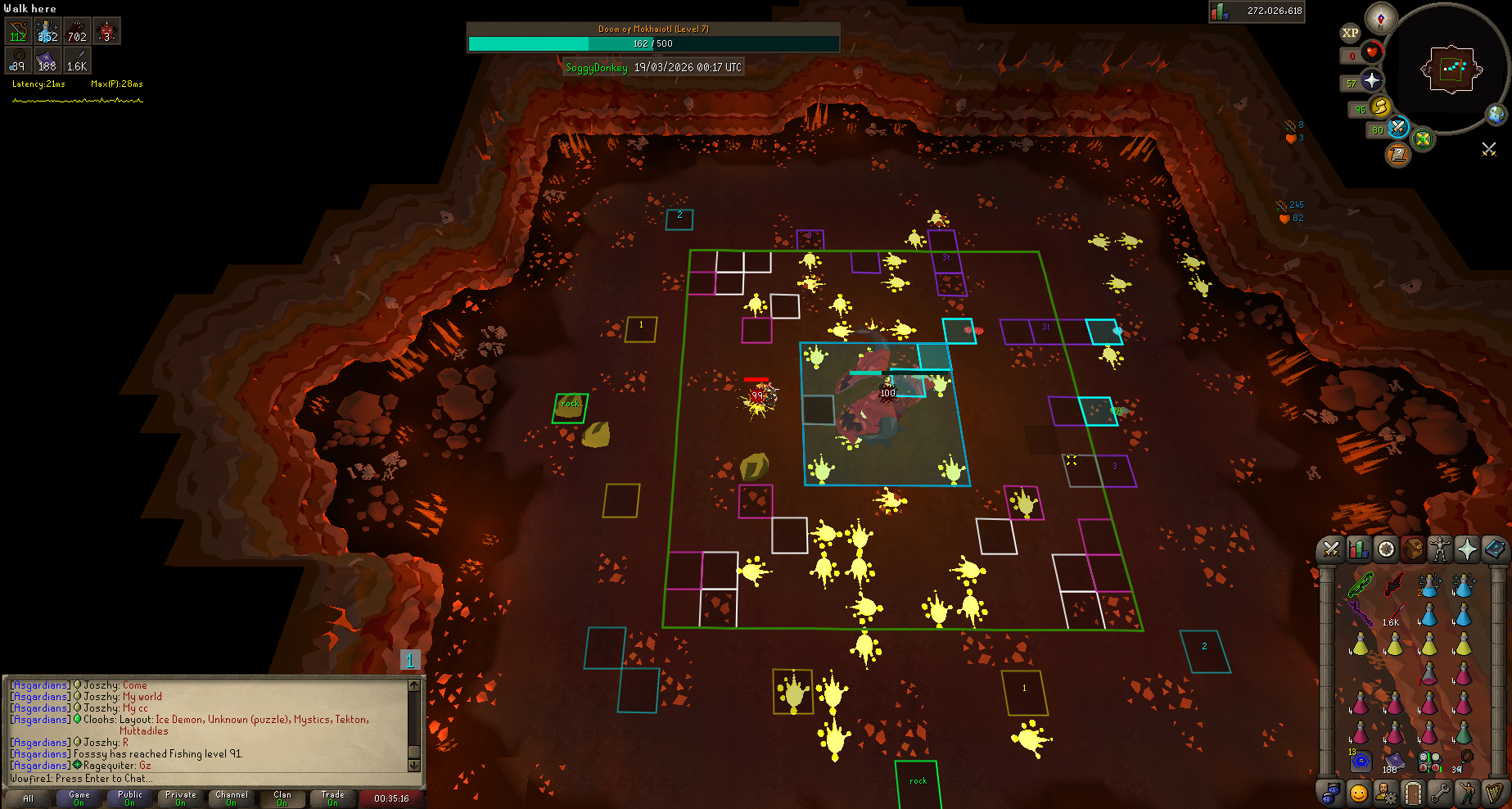Open the world map globe
Screen dimensions: 1512x809
[1496, 114]
